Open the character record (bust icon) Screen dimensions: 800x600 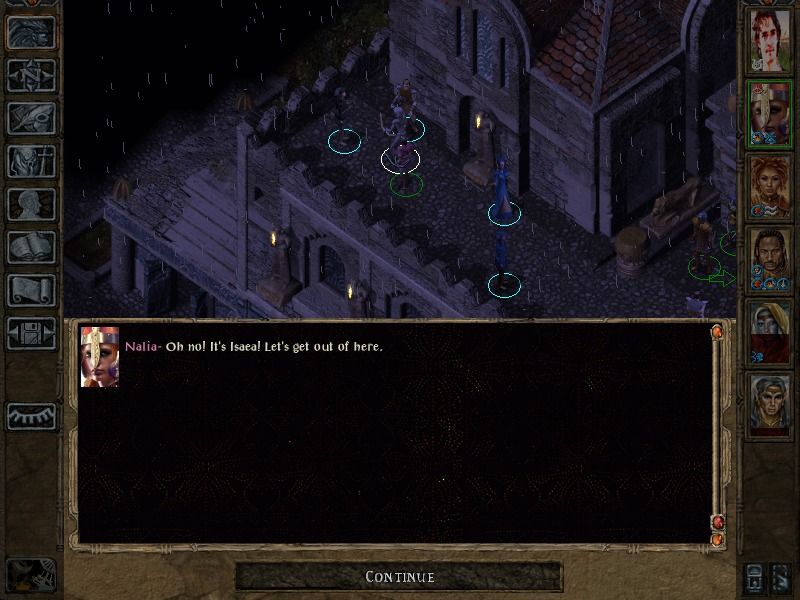31,204
